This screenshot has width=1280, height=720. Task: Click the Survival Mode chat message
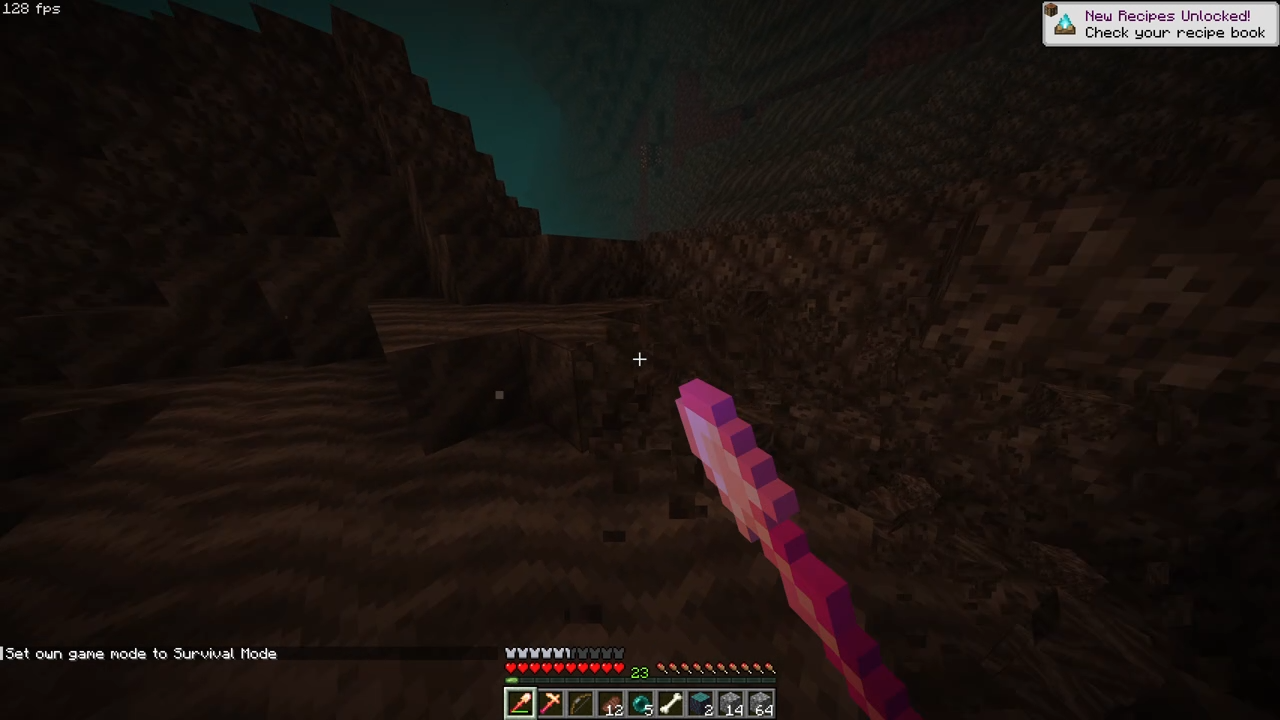tap(138, 653)
